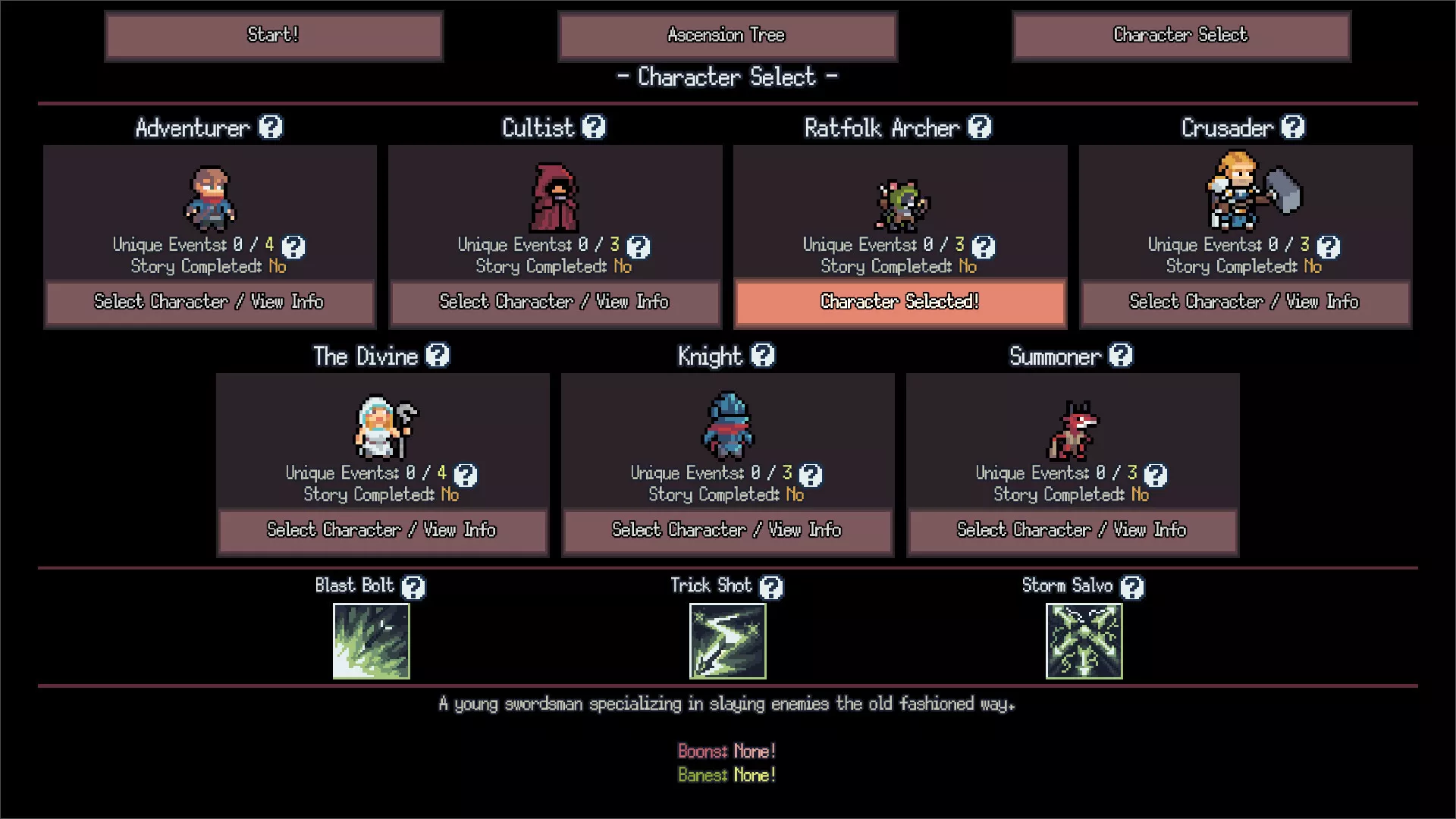Click the Start! button
The height and width of the screenshot is (819, 1456).
coord(273,36)
